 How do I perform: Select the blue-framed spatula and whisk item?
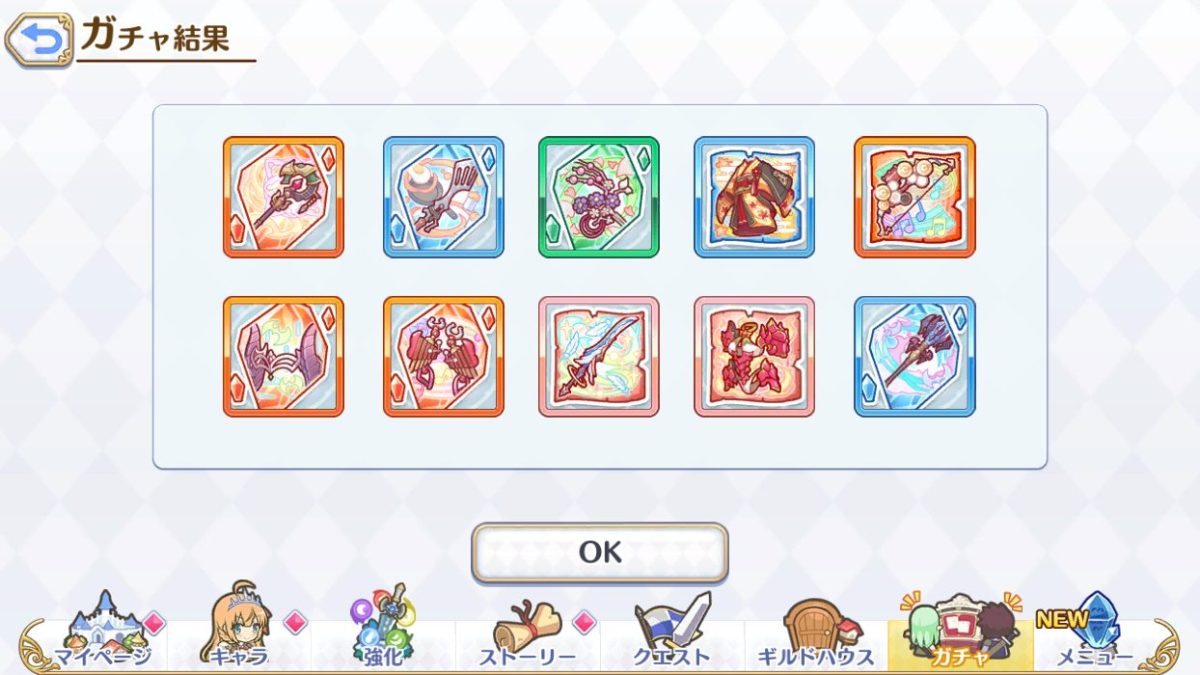(x=443, y=197)
